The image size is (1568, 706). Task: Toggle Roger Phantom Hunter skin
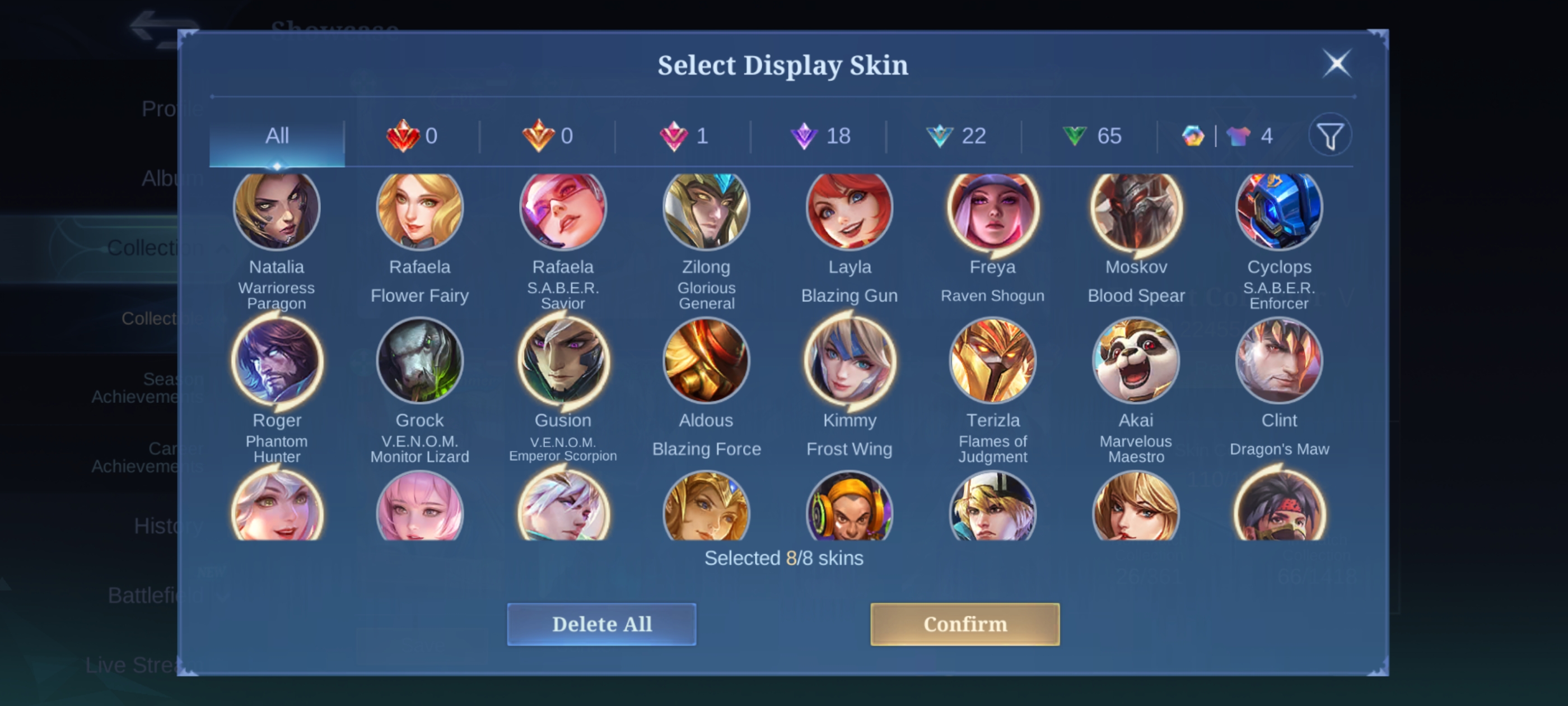(277, 361)
